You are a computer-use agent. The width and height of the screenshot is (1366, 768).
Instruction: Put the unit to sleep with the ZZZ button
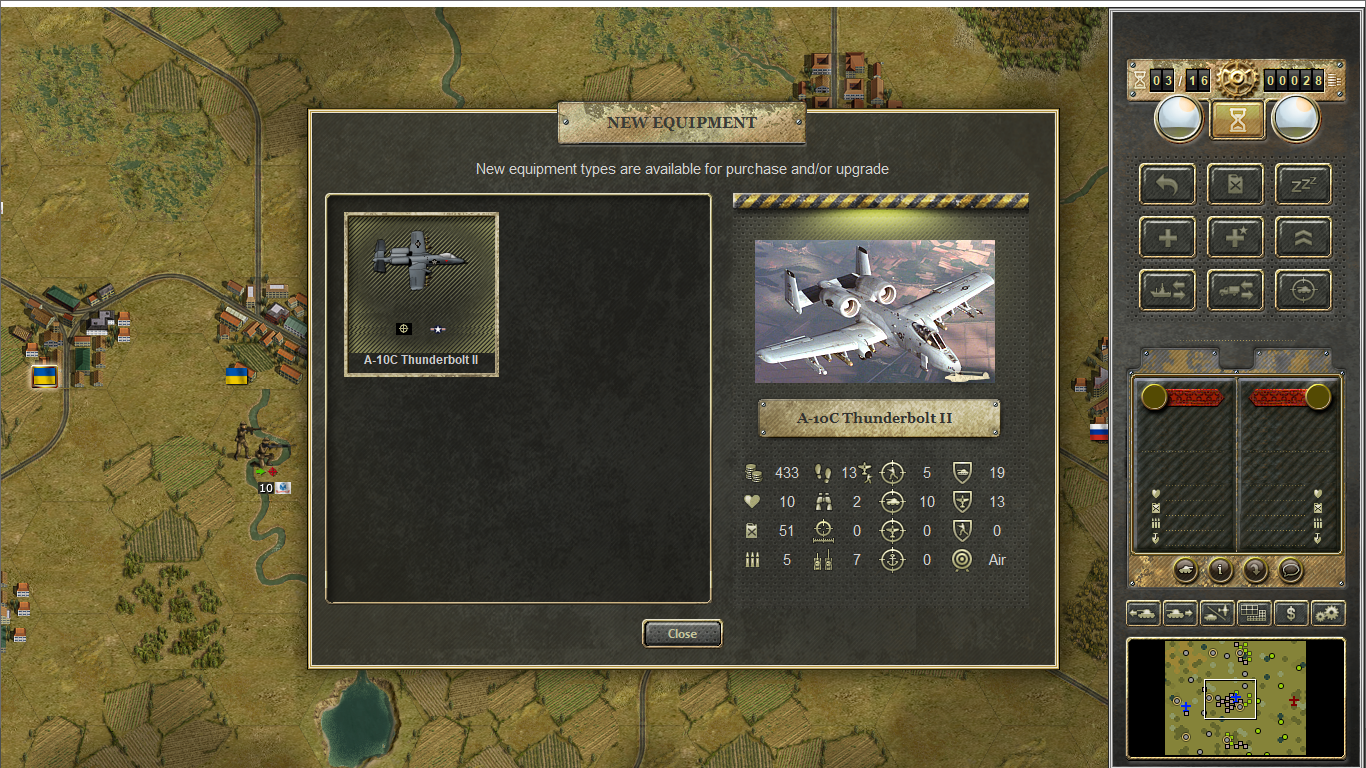[1303, 184]
